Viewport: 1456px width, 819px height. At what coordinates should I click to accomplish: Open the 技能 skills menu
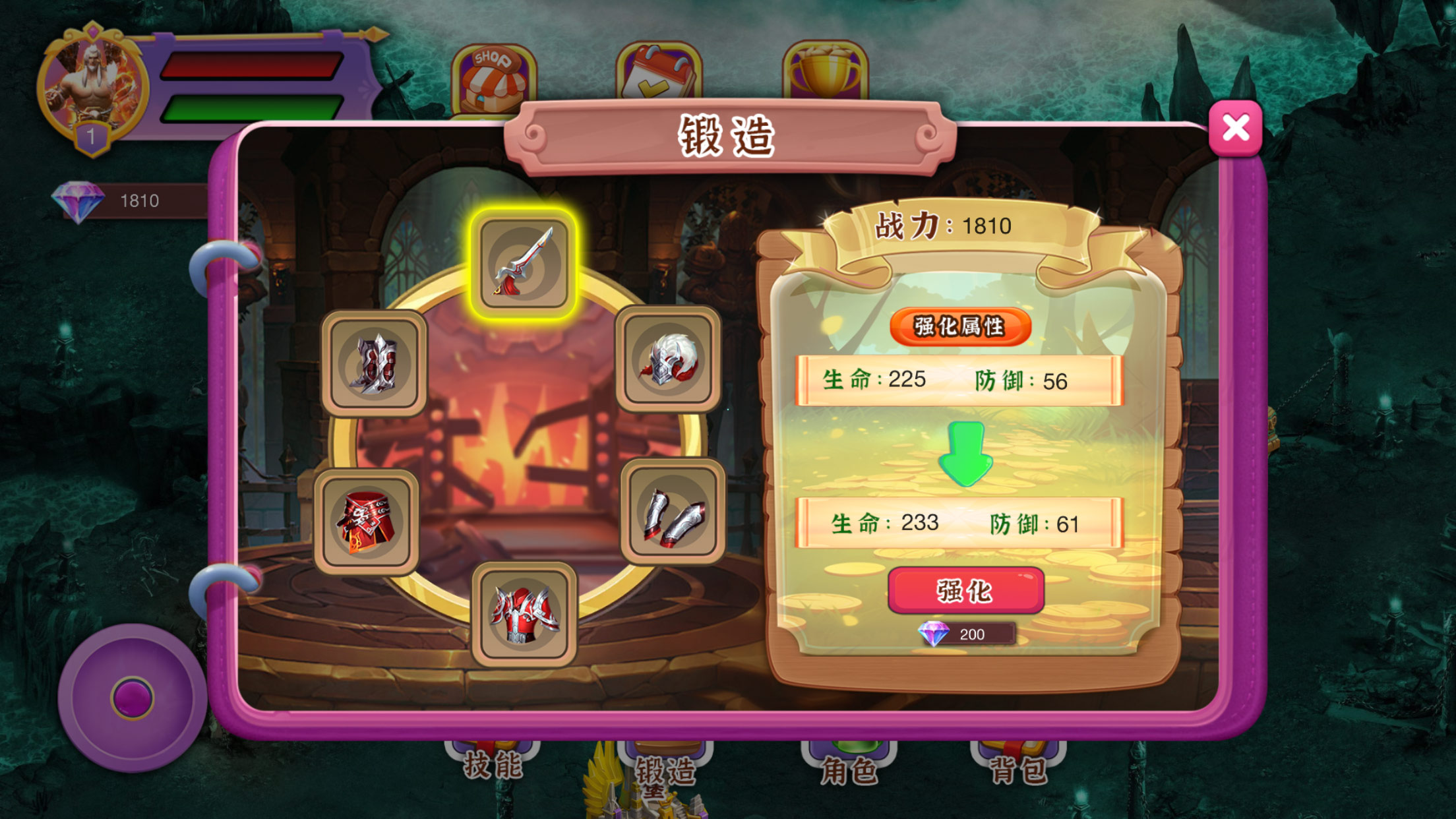tap(493, 764)
